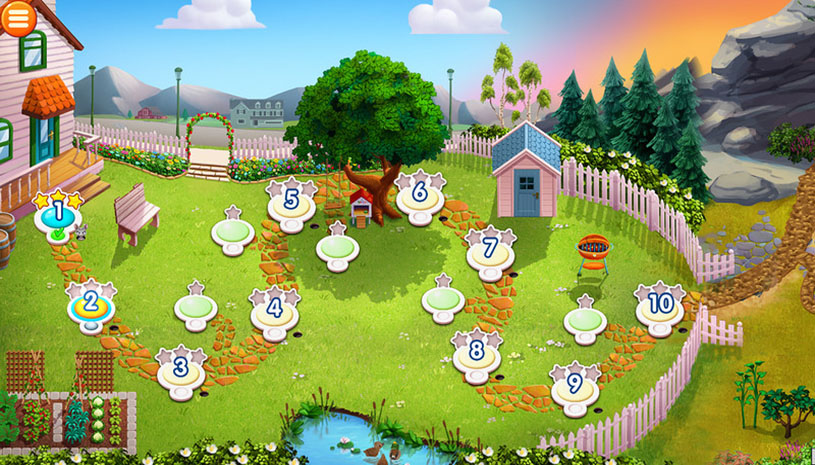The image size is (815, 465).
Task: Select level 7 table node
Action: click(x=490, y=249)
